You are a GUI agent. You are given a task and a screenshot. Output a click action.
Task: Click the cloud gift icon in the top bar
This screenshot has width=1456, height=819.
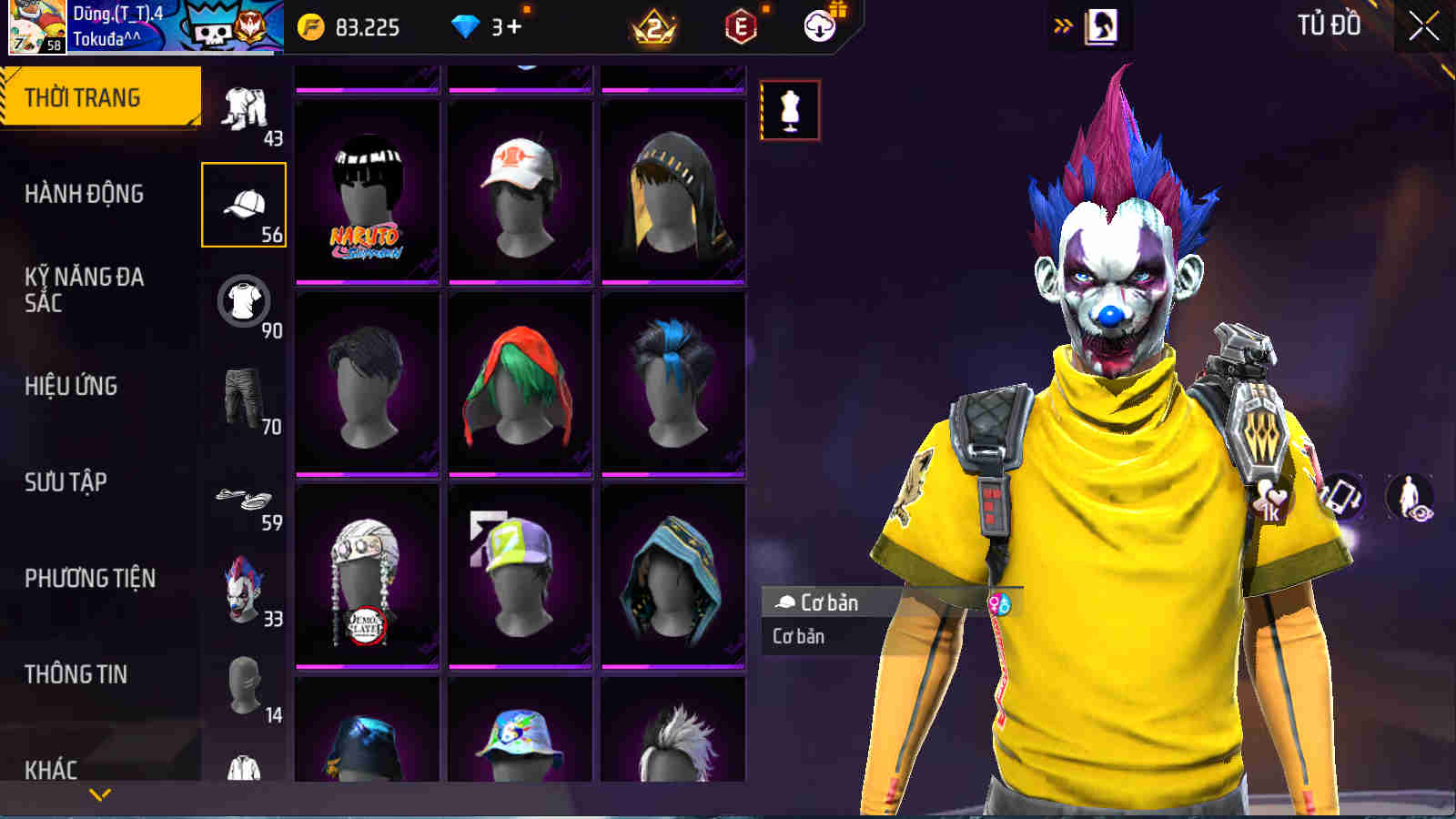pyautogui.click(x=818, y=27)
